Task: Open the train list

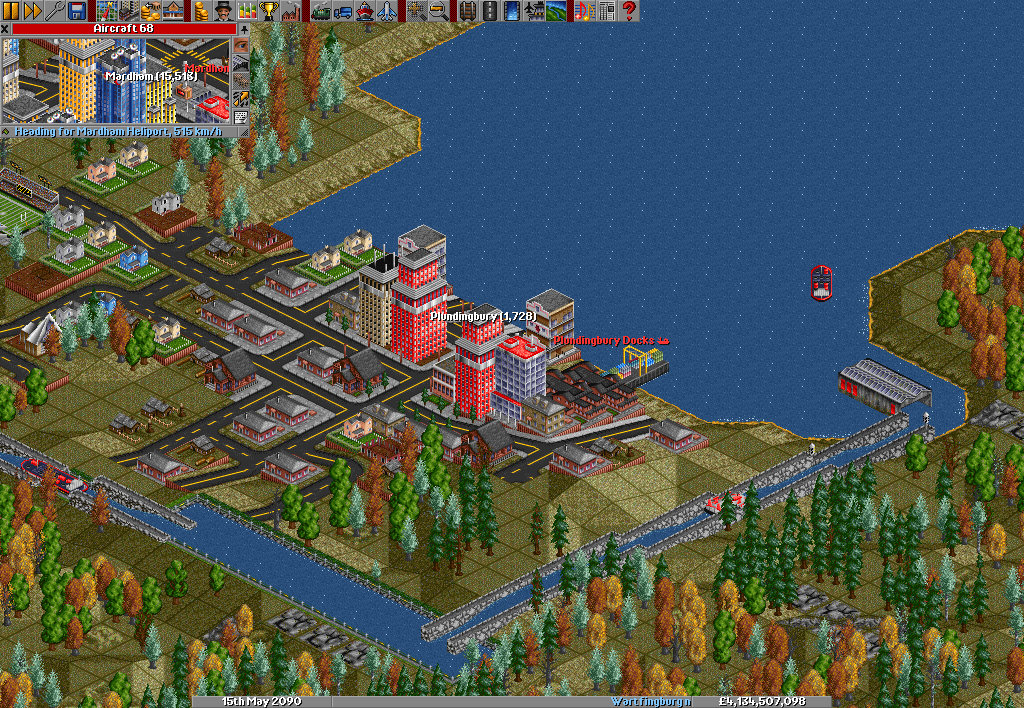Action: 321,11
